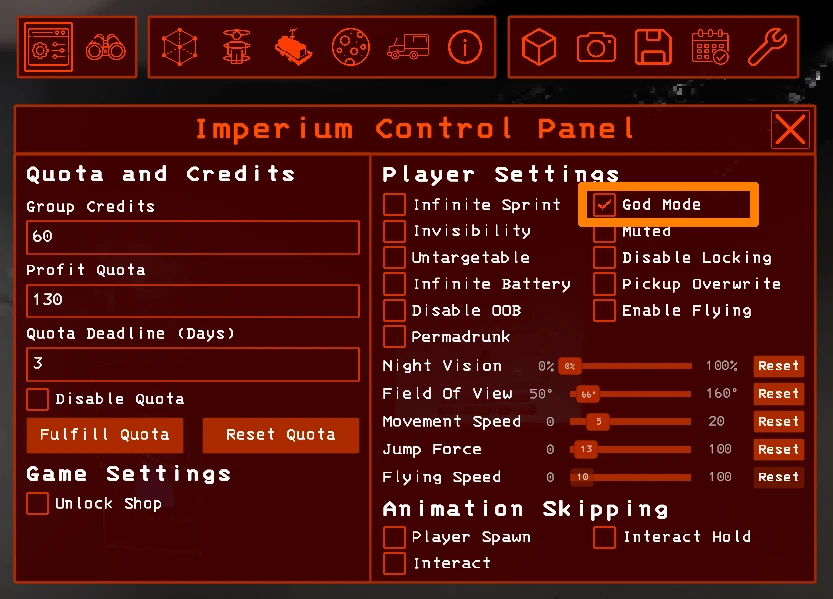Toggle the God Mode checkbox

(604, 205)
